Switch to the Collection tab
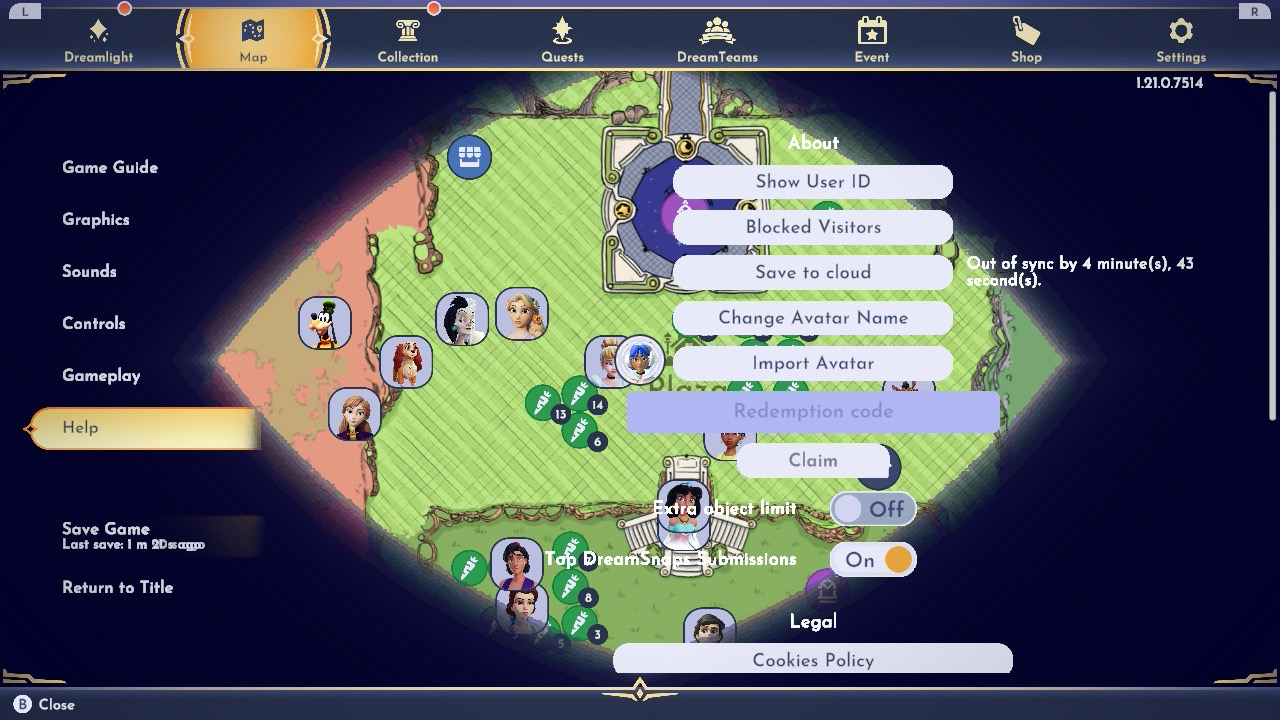This screenshot has height=720, width=1280. (407, 41)
